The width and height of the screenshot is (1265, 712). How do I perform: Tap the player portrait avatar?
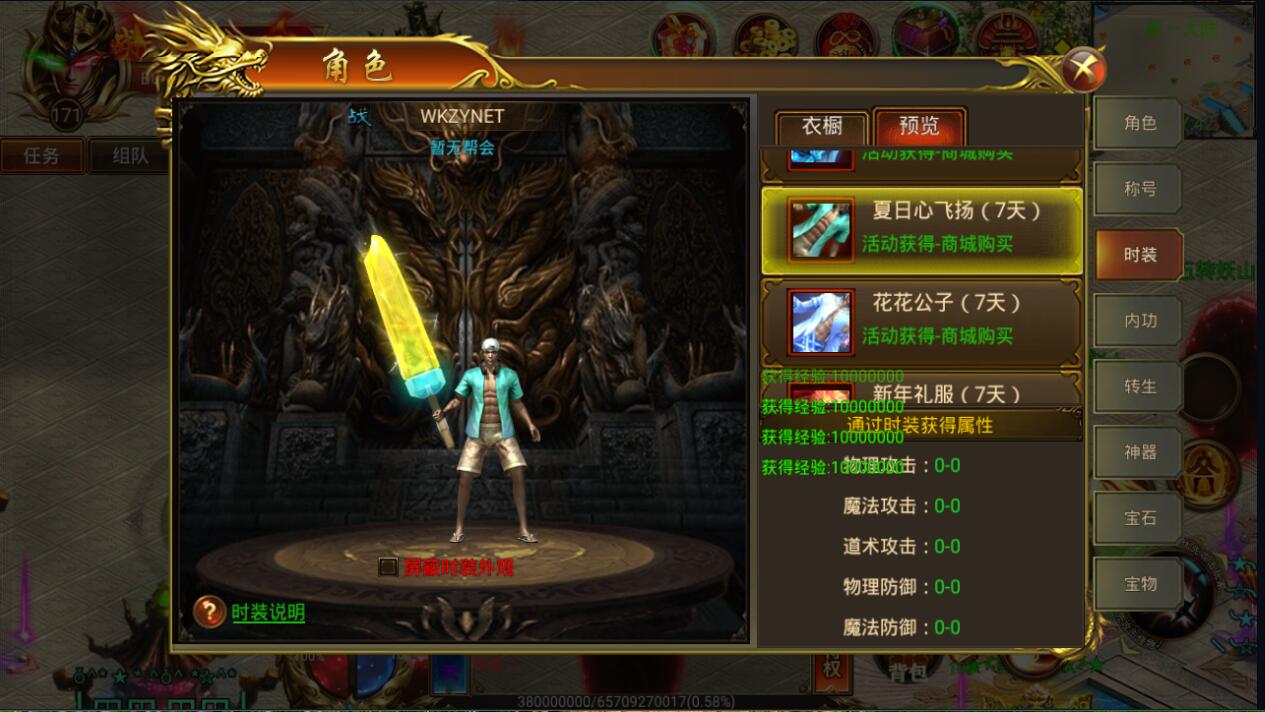click(66, 60)
